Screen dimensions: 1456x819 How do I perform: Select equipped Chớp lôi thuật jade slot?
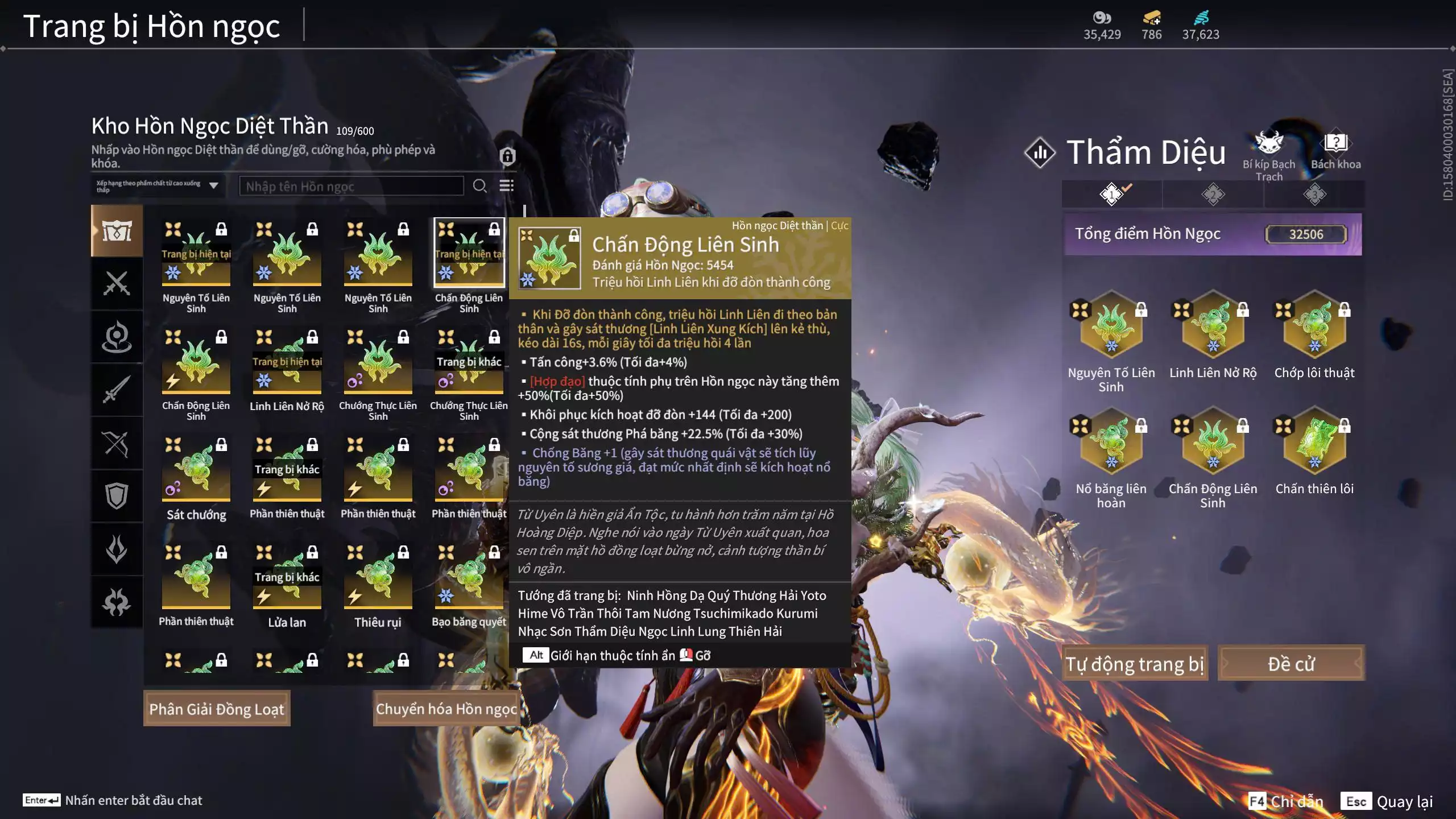(x=1314, y=327)
